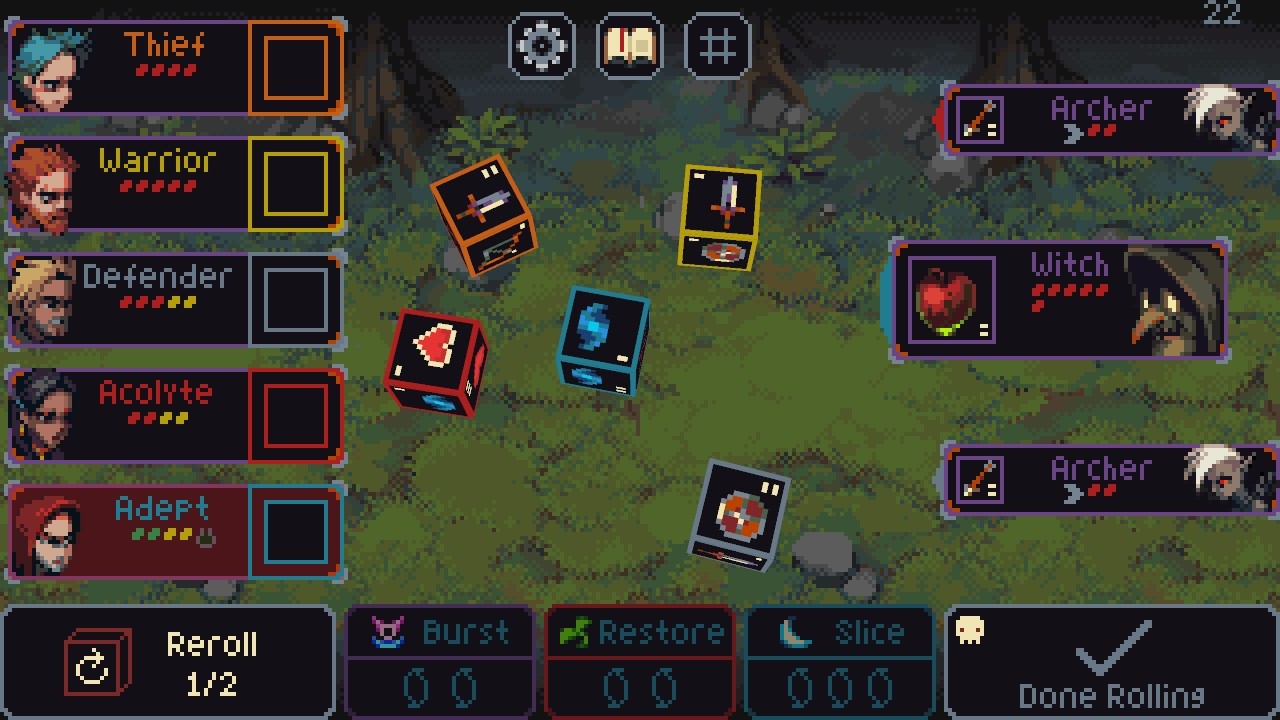Confirm with Done Rolling button
Screen dimensions: 1280x720
pos(1110,662)
